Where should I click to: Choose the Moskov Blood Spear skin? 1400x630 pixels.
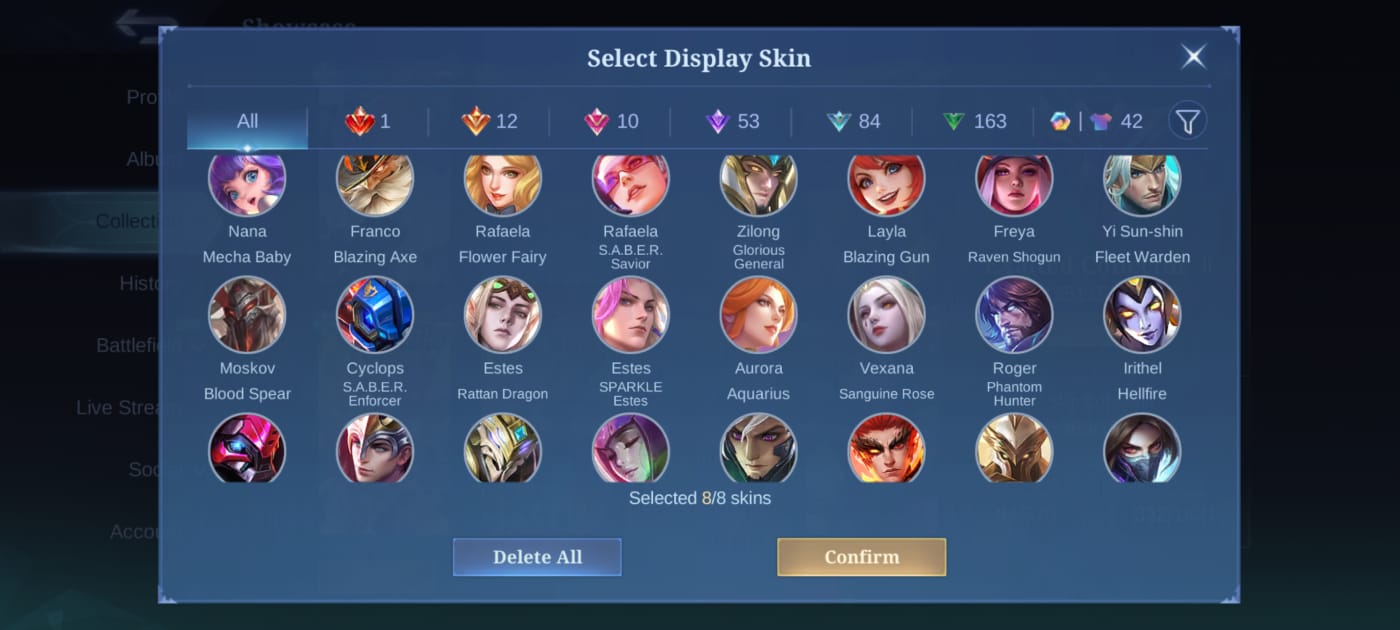[247, 315]
